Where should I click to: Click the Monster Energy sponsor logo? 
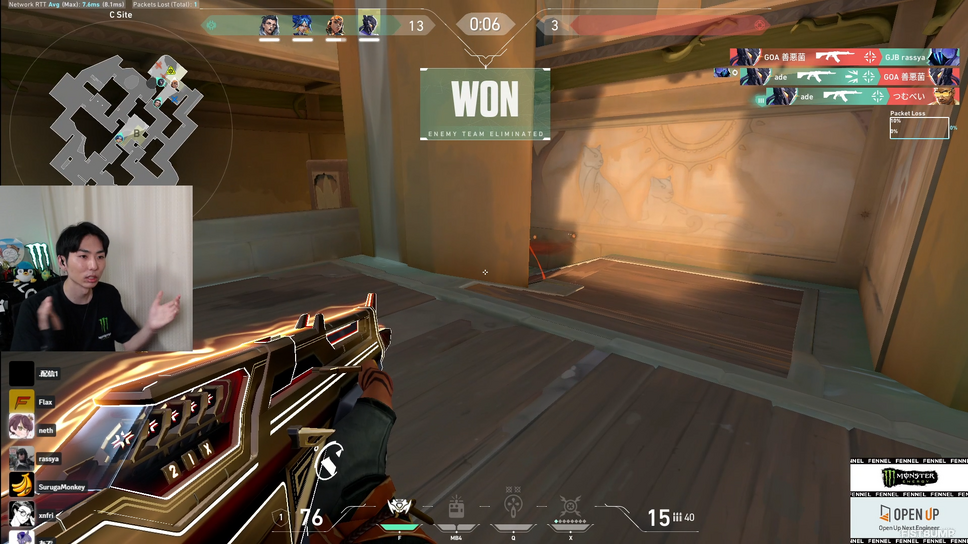[909, 478]
